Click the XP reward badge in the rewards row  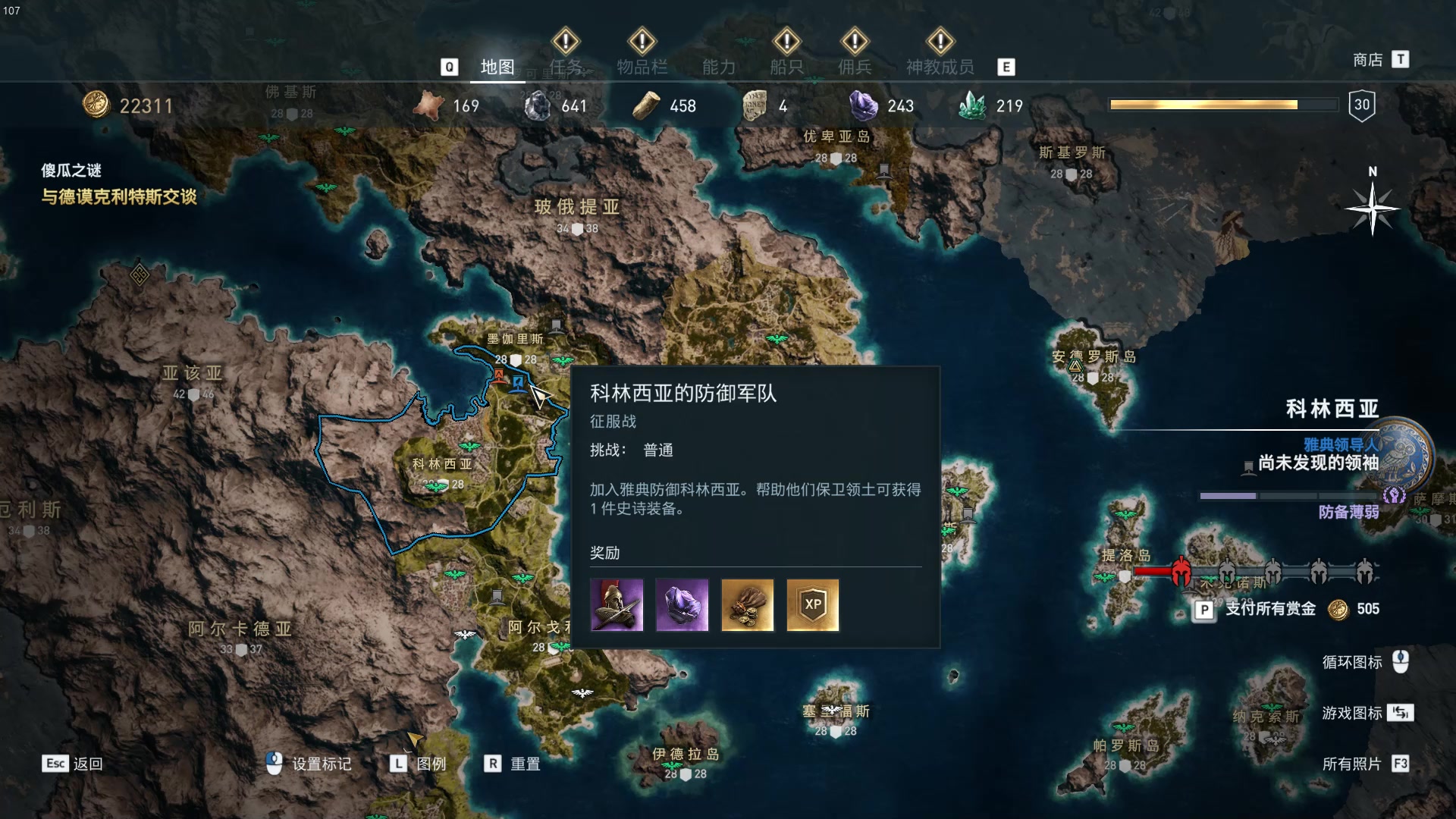pos(812,604)
